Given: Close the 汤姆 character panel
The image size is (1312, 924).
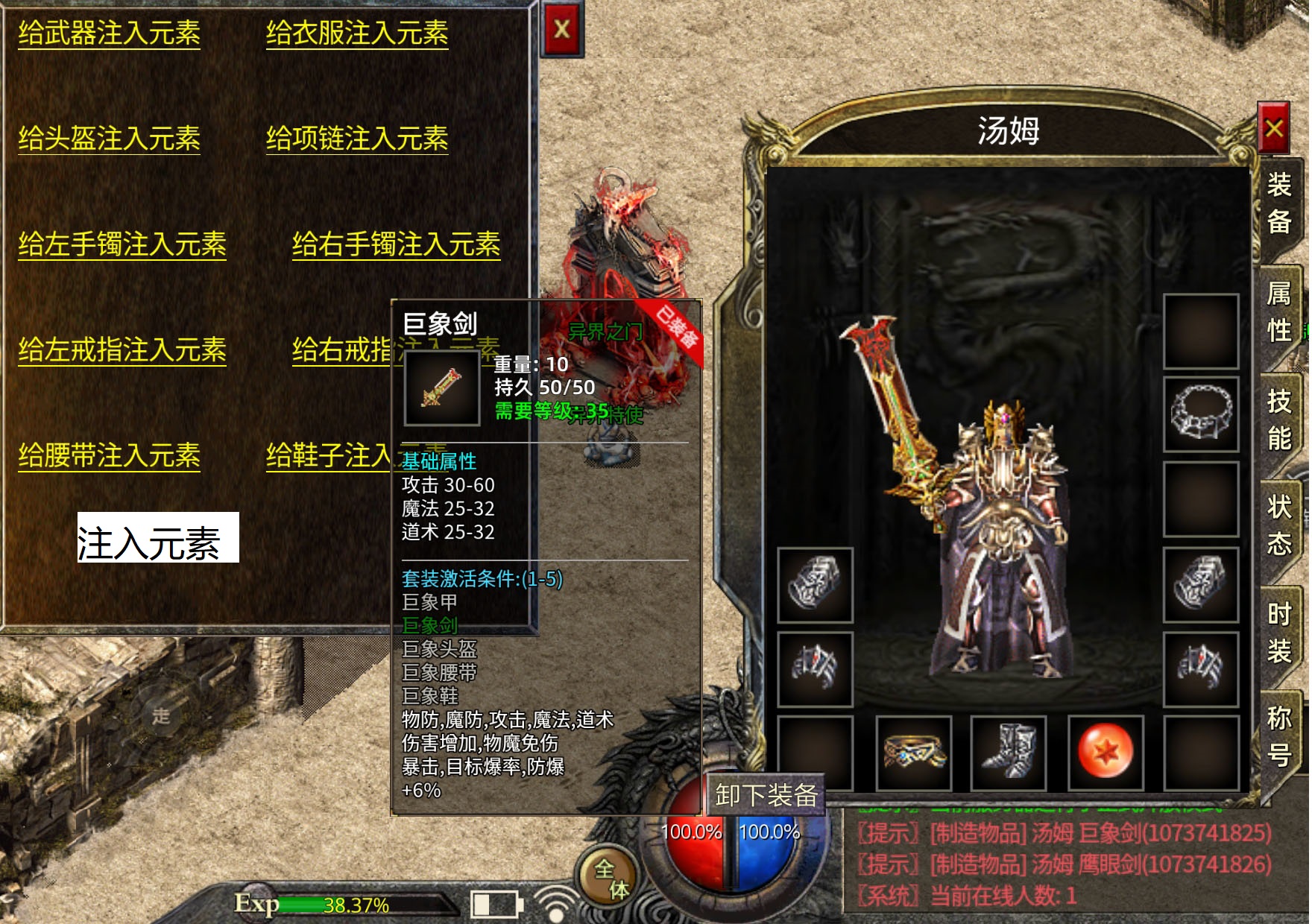Looking at the screenshot, I should (1274, 129).
